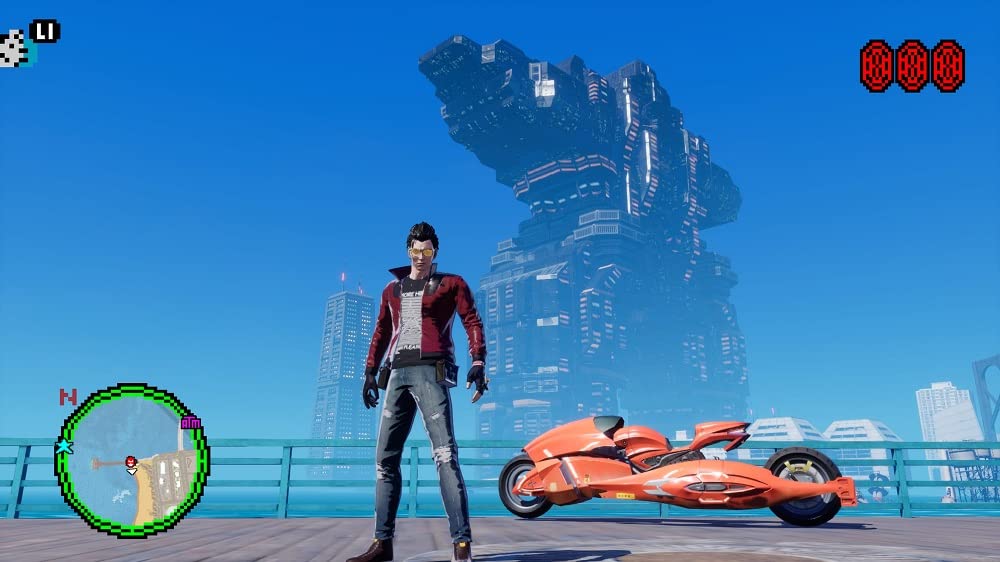
Task: Click the pixelated white icon in the corner
Action: 14,48
